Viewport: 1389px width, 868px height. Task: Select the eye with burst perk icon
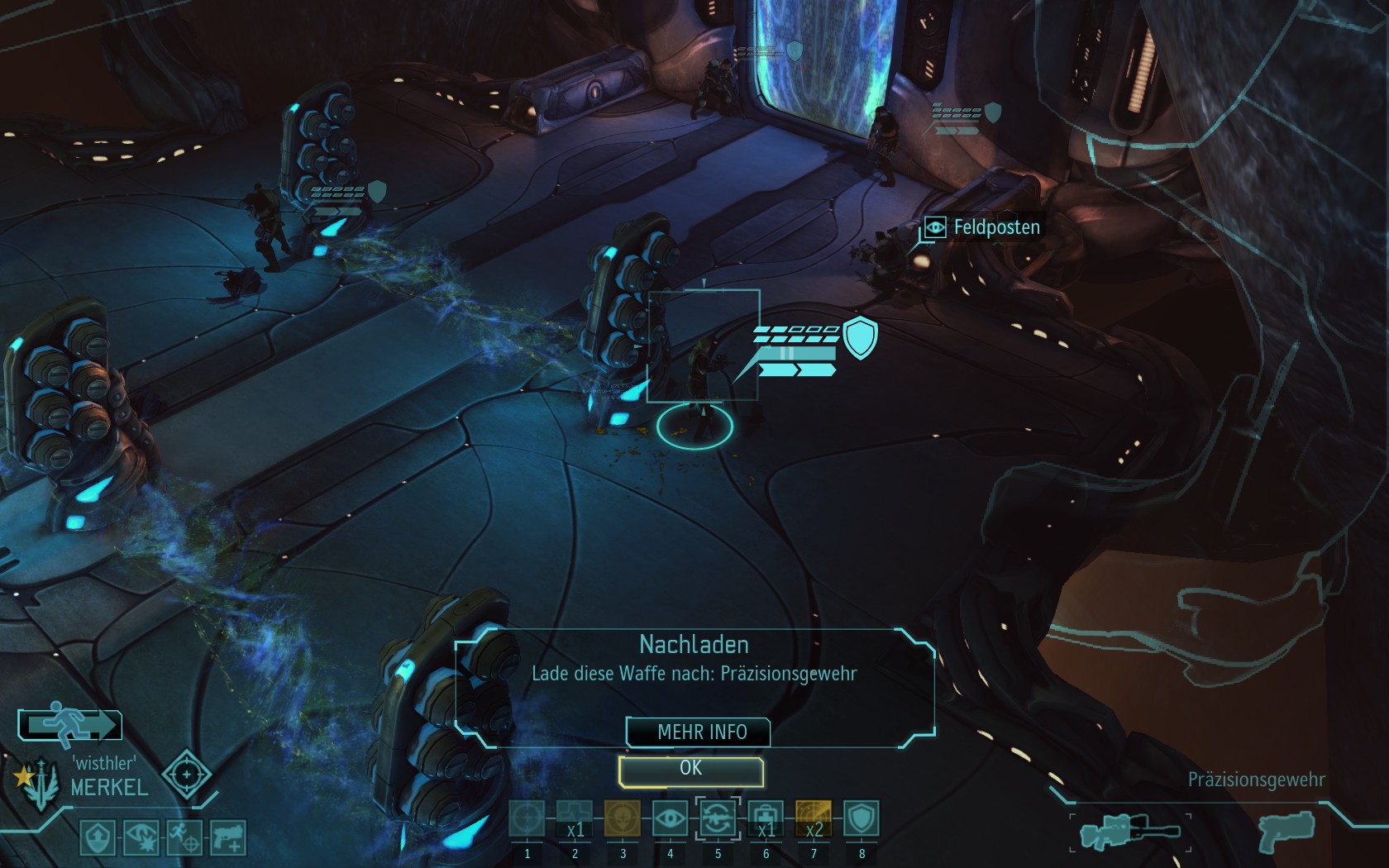tap(141, 838)
